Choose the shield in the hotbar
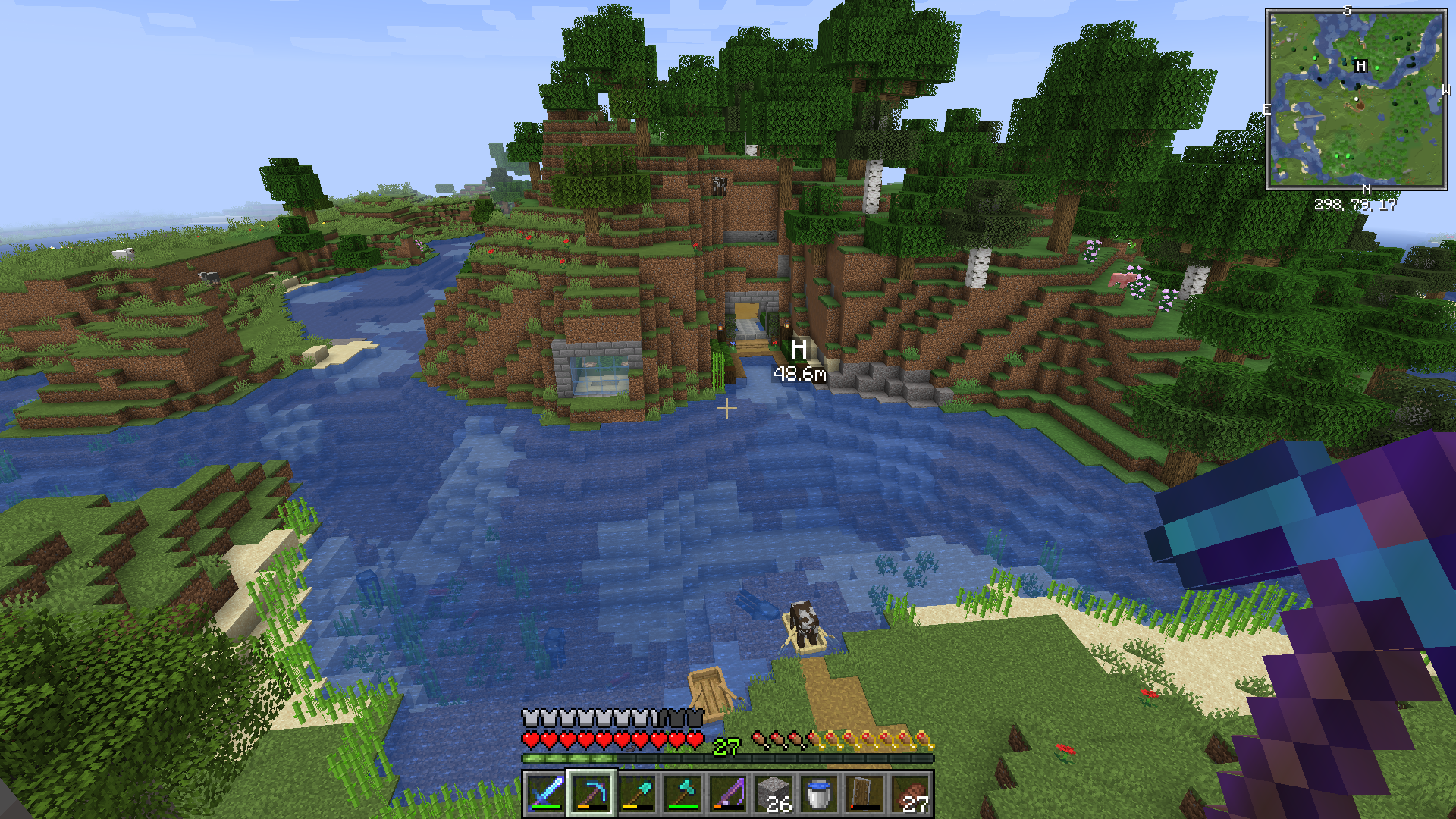Viewport: 1456px width, 819px height. click(x=864, y=793)
